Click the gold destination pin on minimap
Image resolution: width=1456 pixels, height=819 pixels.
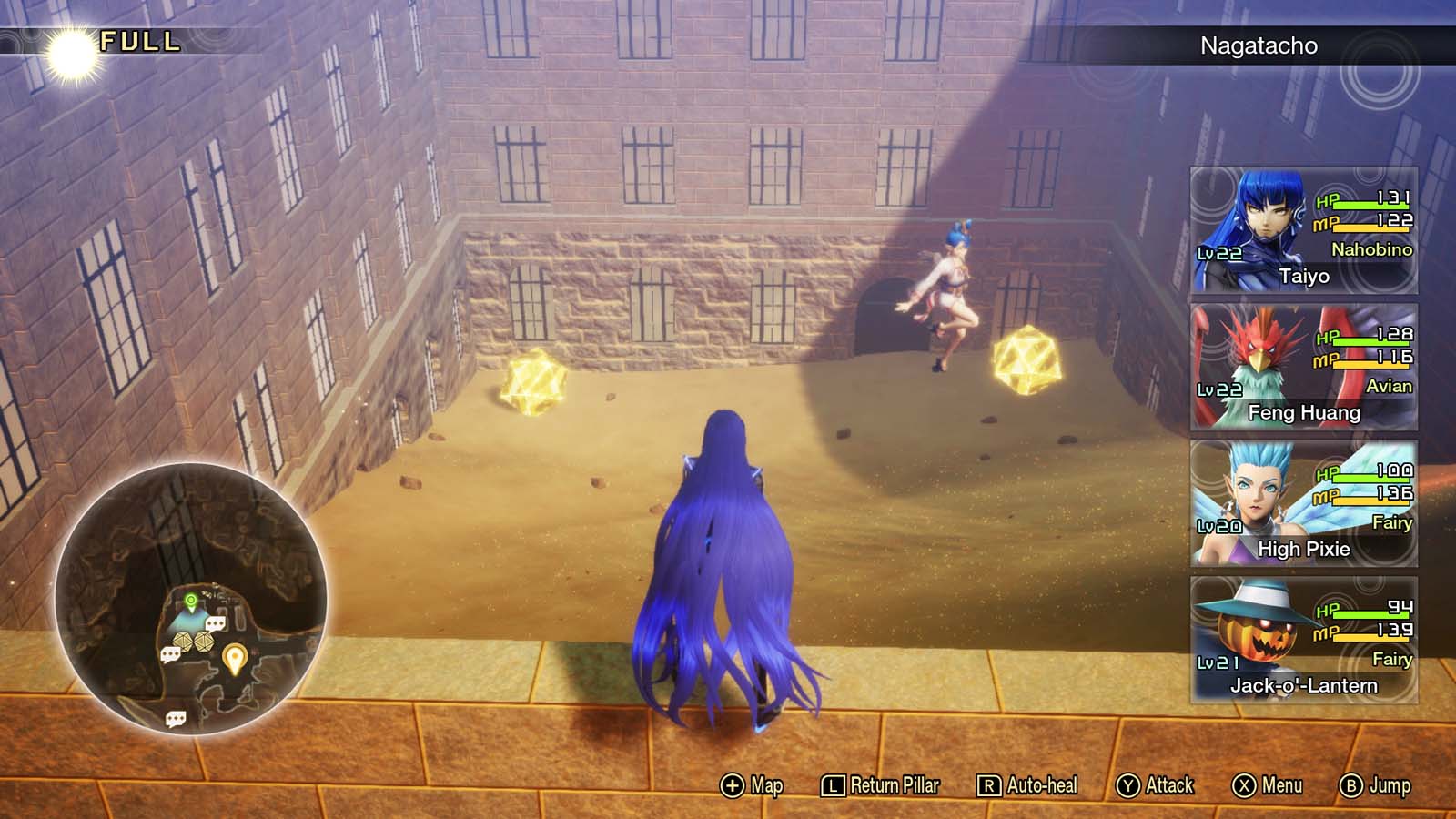235,657
